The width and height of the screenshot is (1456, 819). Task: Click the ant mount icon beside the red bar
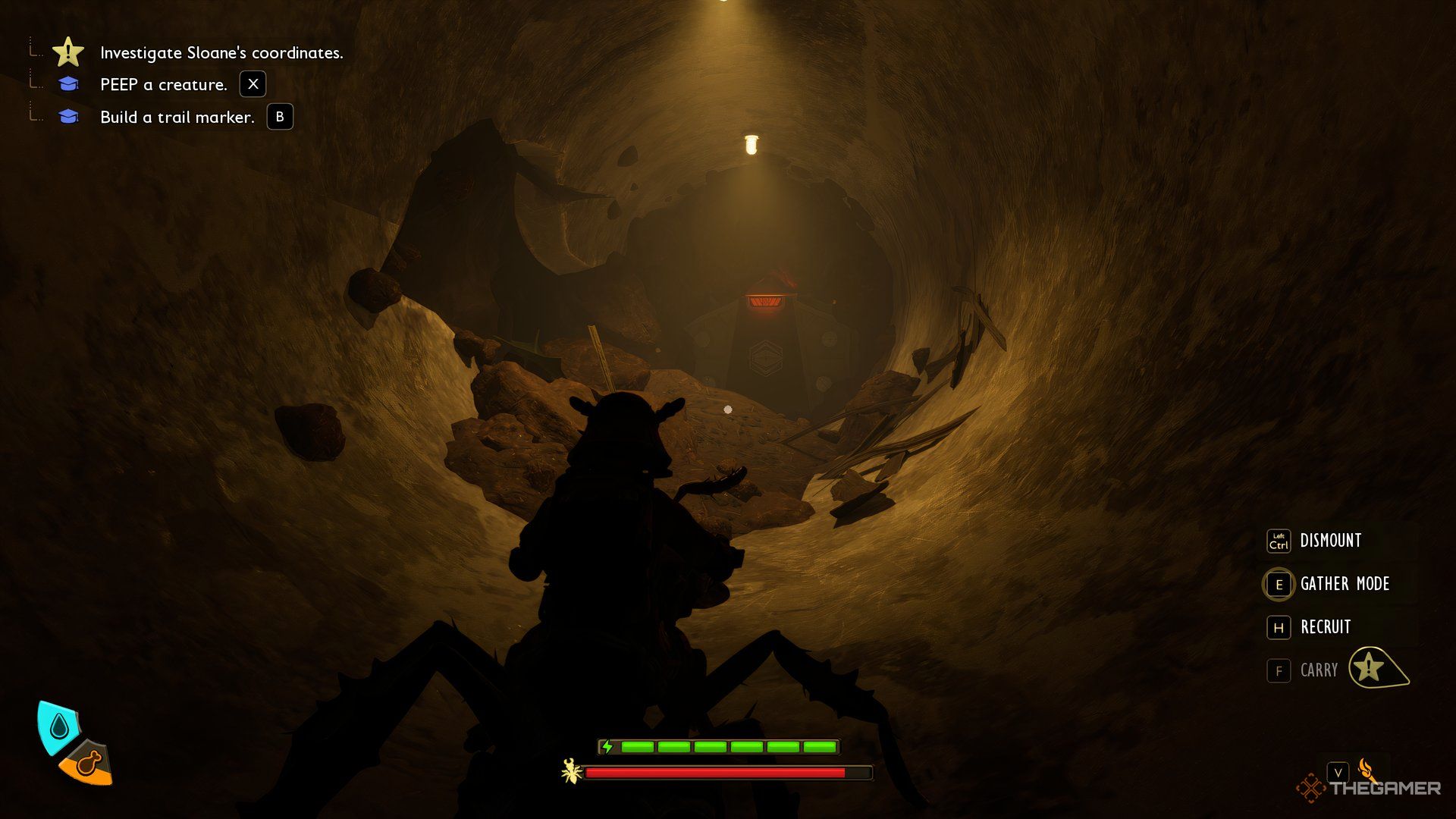tap(571, 772)
